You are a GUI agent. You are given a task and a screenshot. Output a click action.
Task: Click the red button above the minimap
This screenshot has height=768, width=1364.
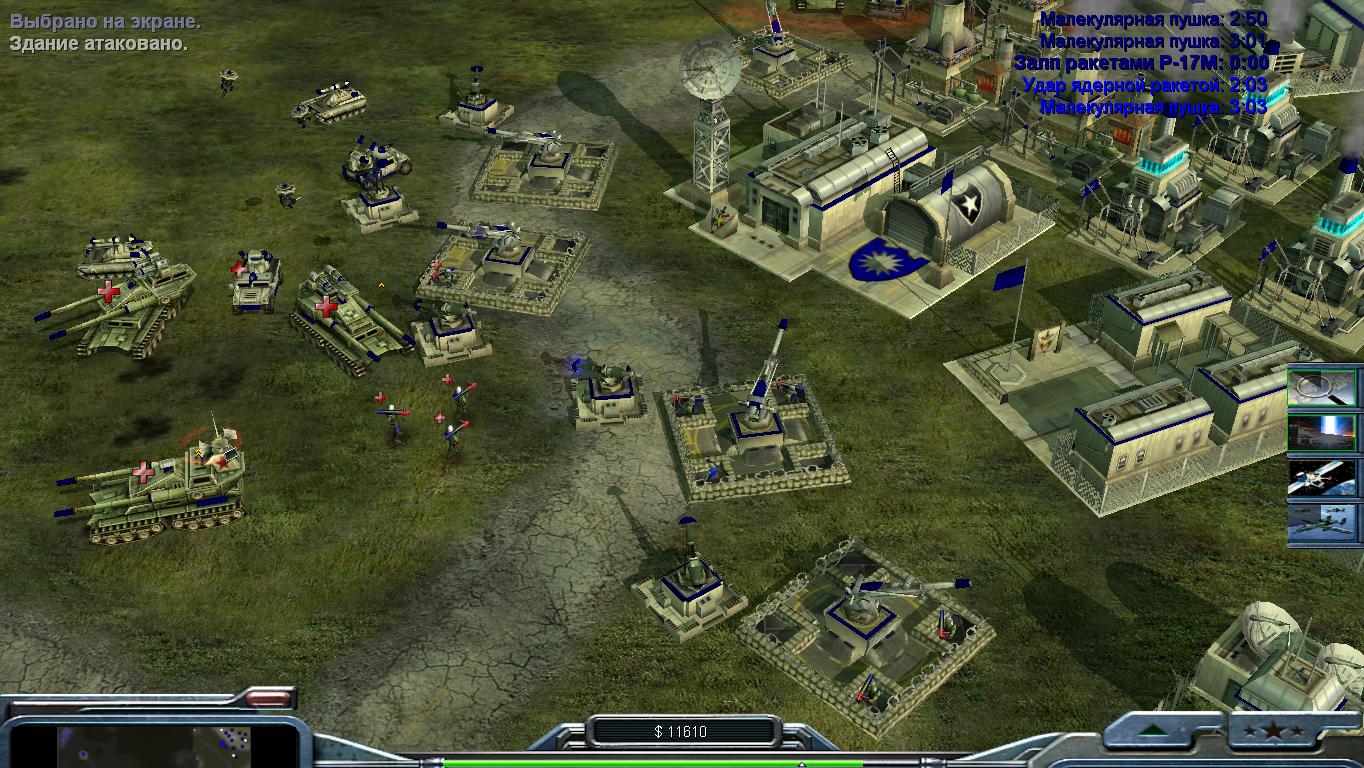[x=266, y=698]
